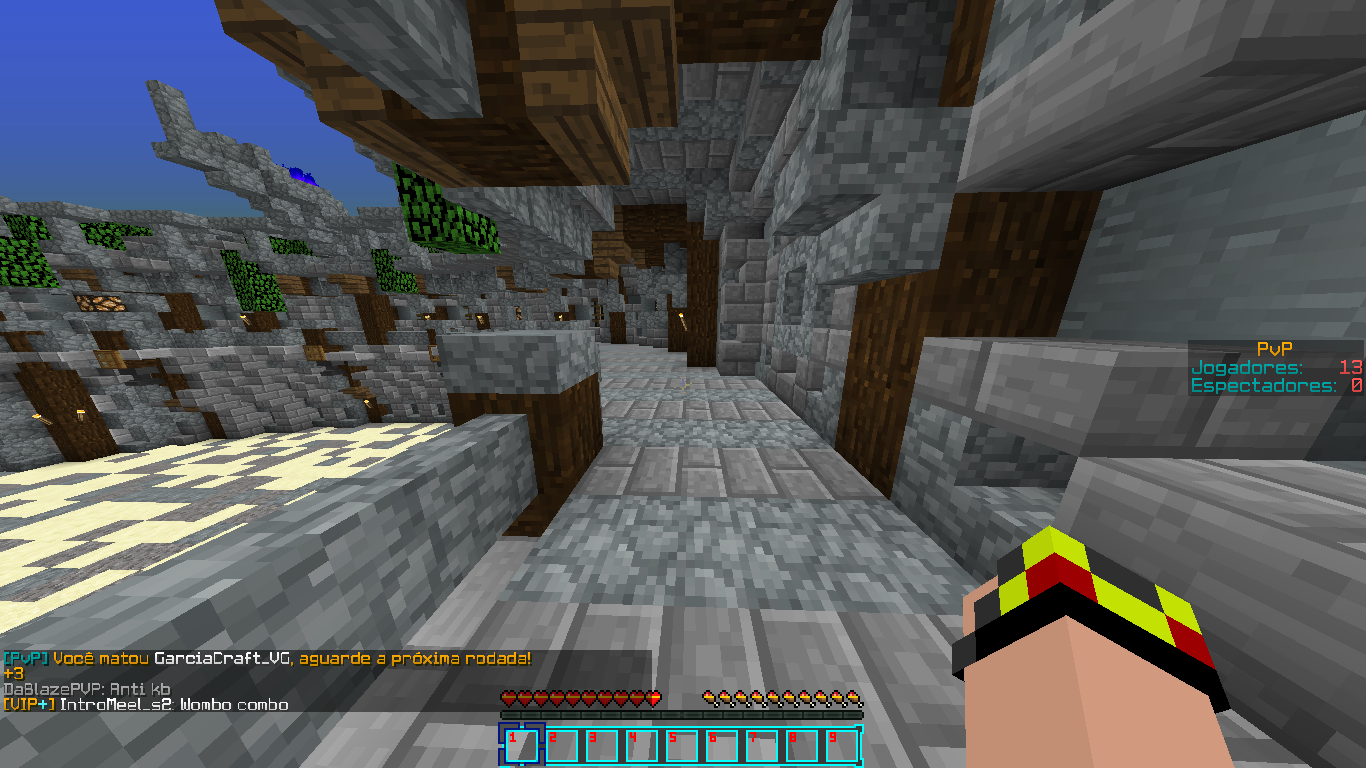Choose hotbar slot numbered 3
Screen dimensions: 1366x768
(601, 746)
